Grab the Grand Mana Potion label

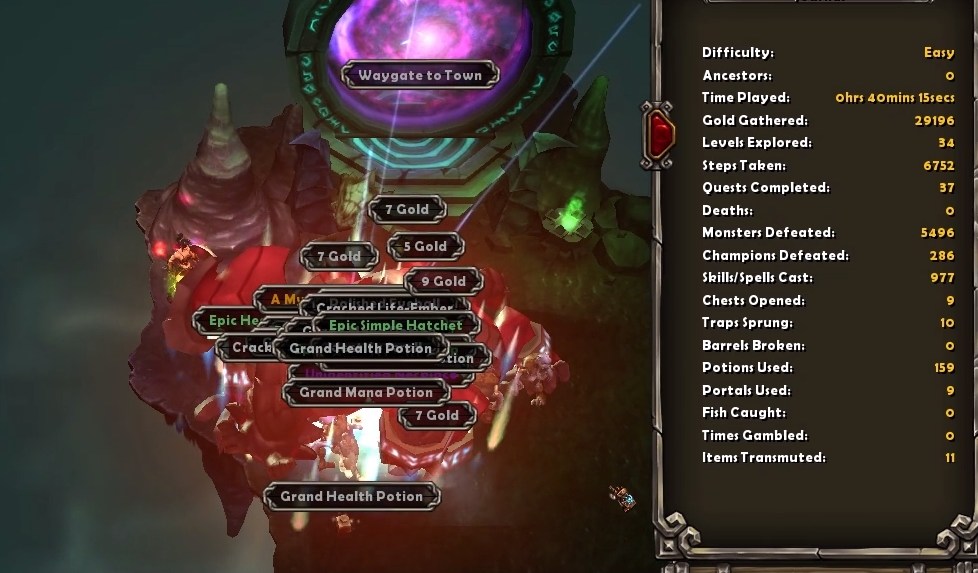coord(366,393)
